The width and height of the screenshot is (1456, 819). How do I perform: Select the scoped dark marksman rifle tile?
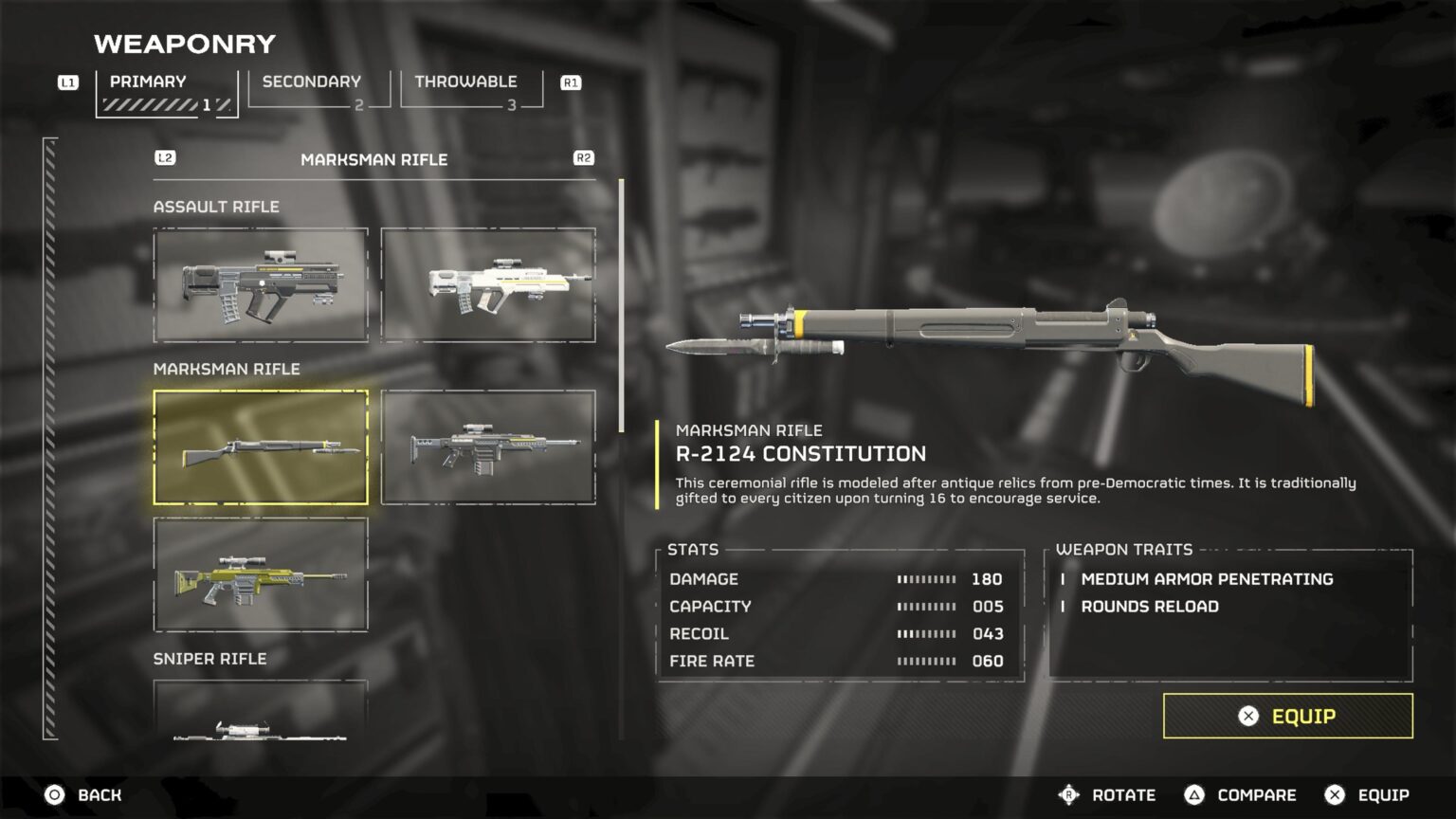point(488,446)
